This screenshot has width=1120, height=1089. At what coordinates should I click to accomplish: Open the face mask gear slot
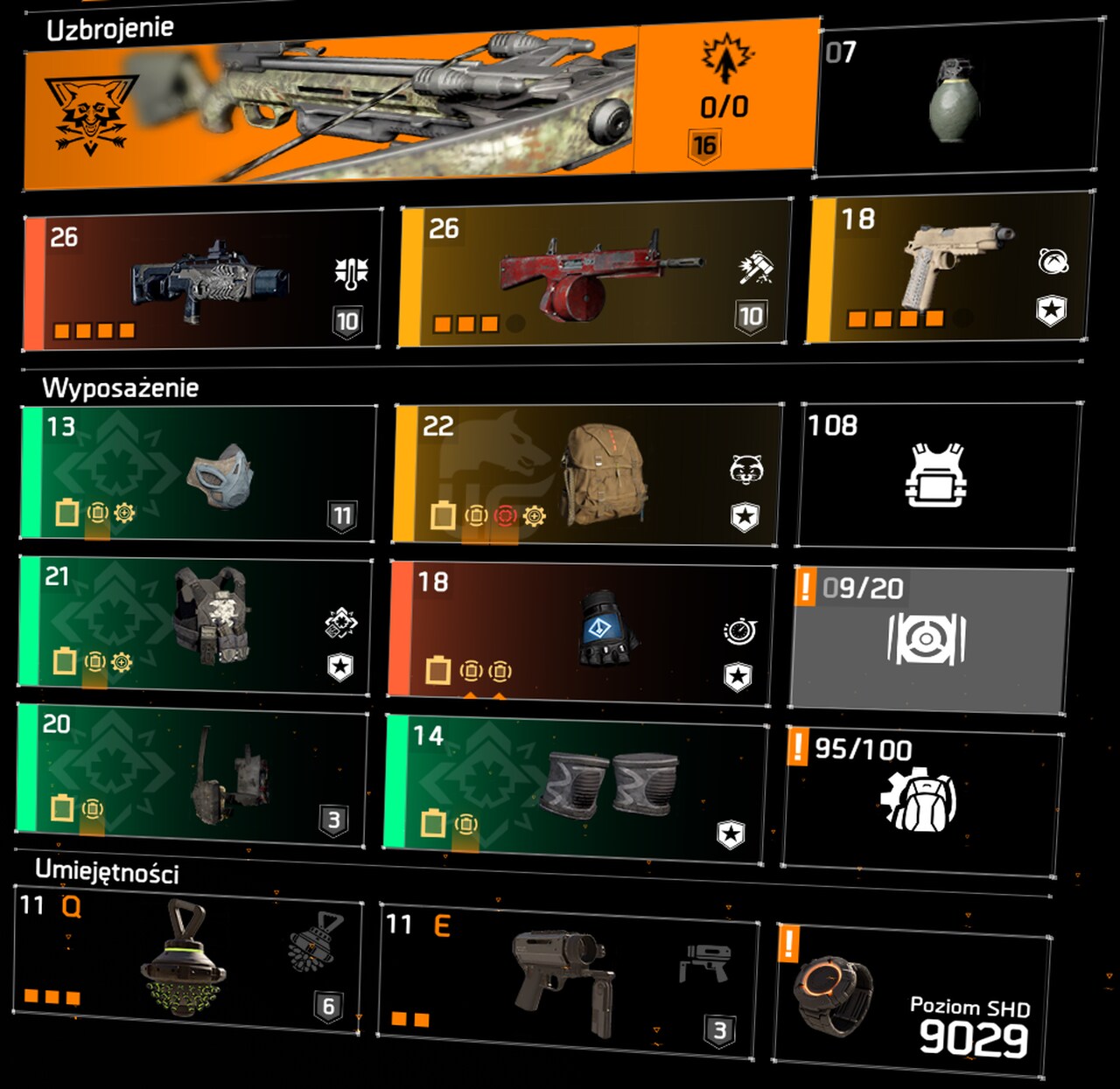[x=198, y=474]
